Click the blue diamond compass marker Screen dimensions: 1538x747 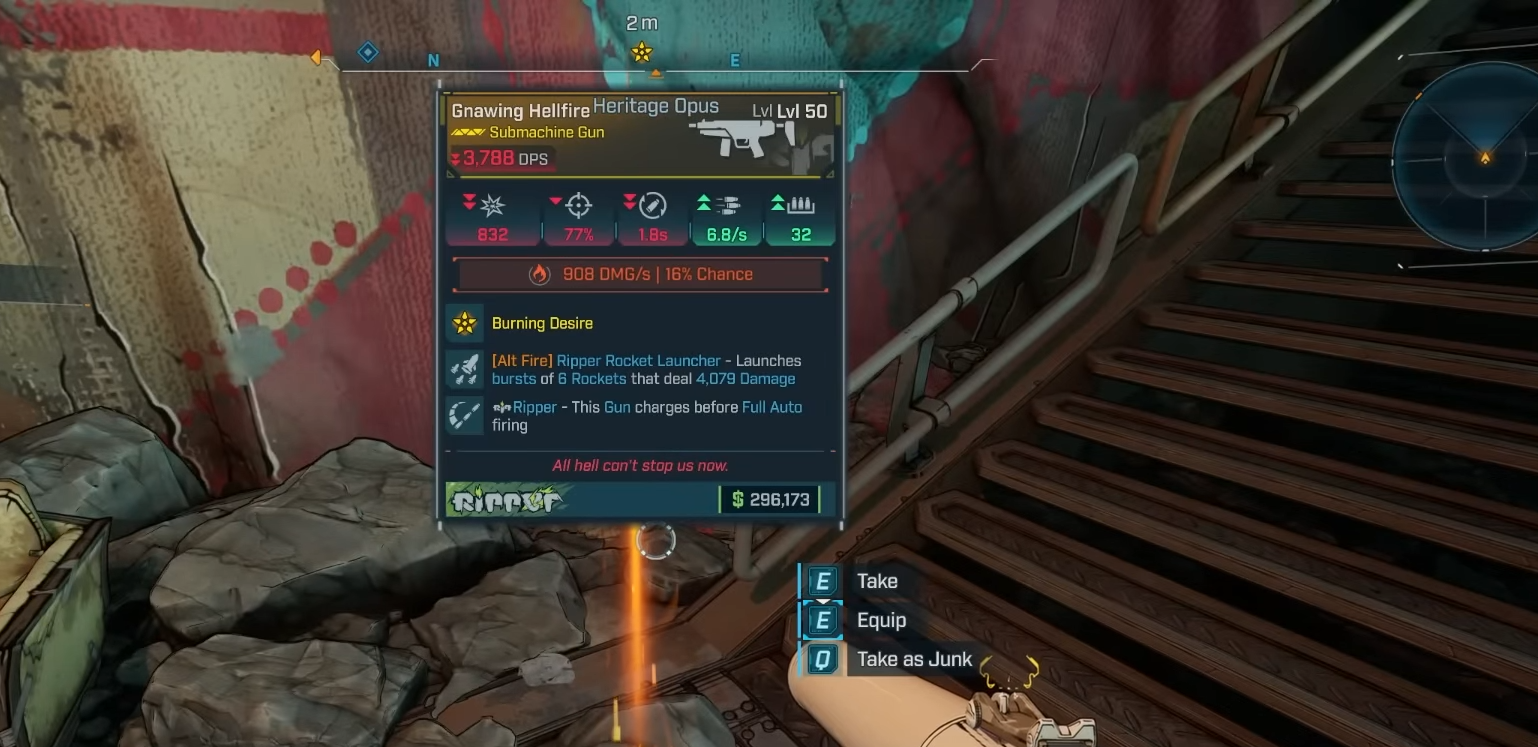click(x=368, y=52)
